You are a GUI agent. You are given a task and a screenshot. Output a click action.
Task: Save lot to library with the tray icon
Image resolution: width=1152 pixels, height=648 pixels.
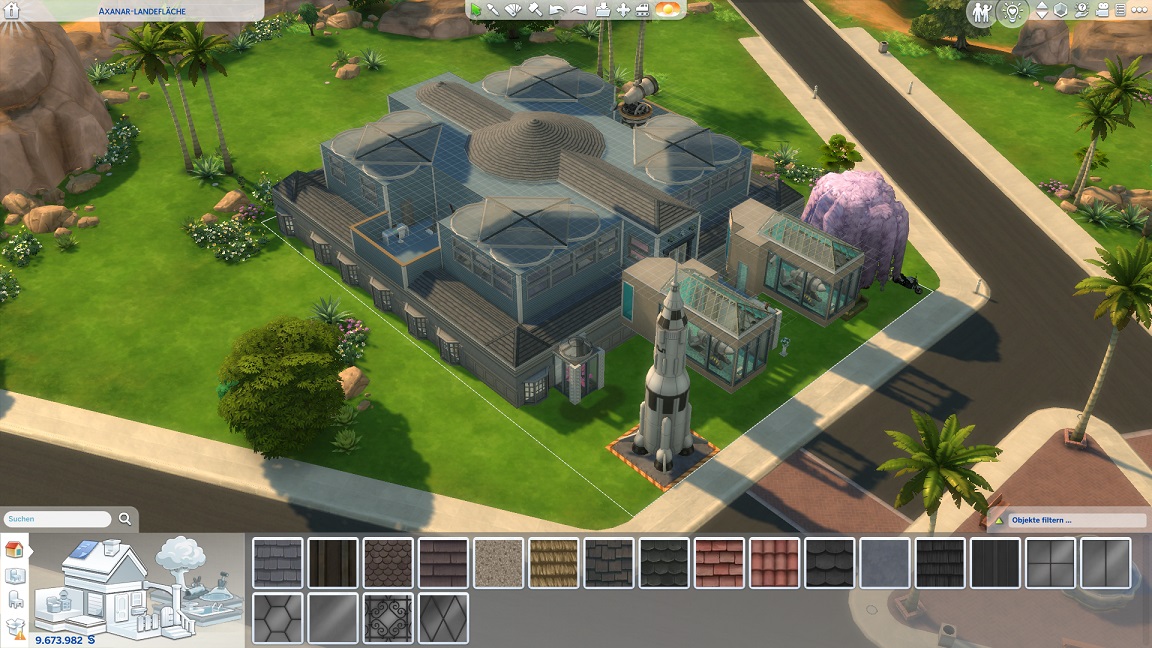(x=602, y=10)
